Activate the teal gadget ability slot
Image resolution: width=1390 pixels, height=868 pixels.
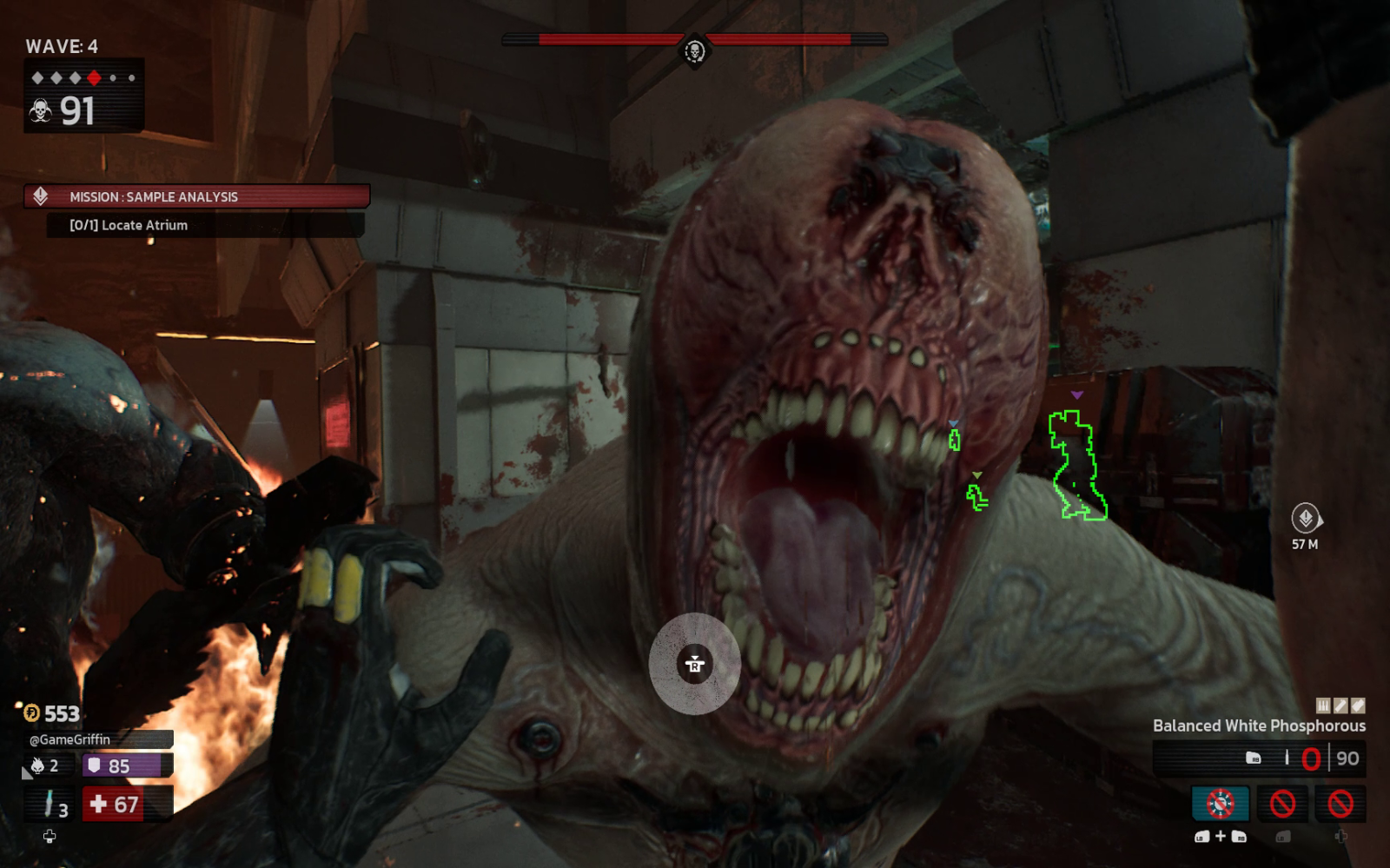click(x=1220, y=804)
